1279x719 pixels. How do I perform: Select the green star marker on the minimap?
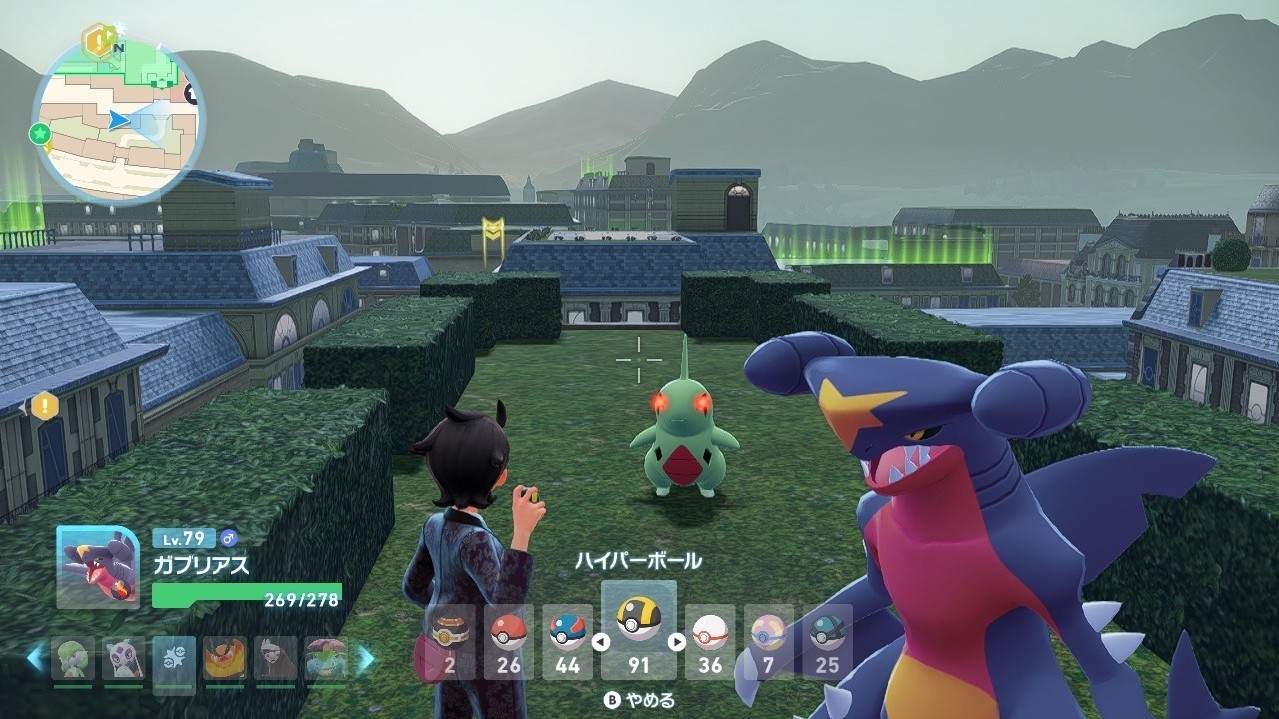(x=40, y=133)
